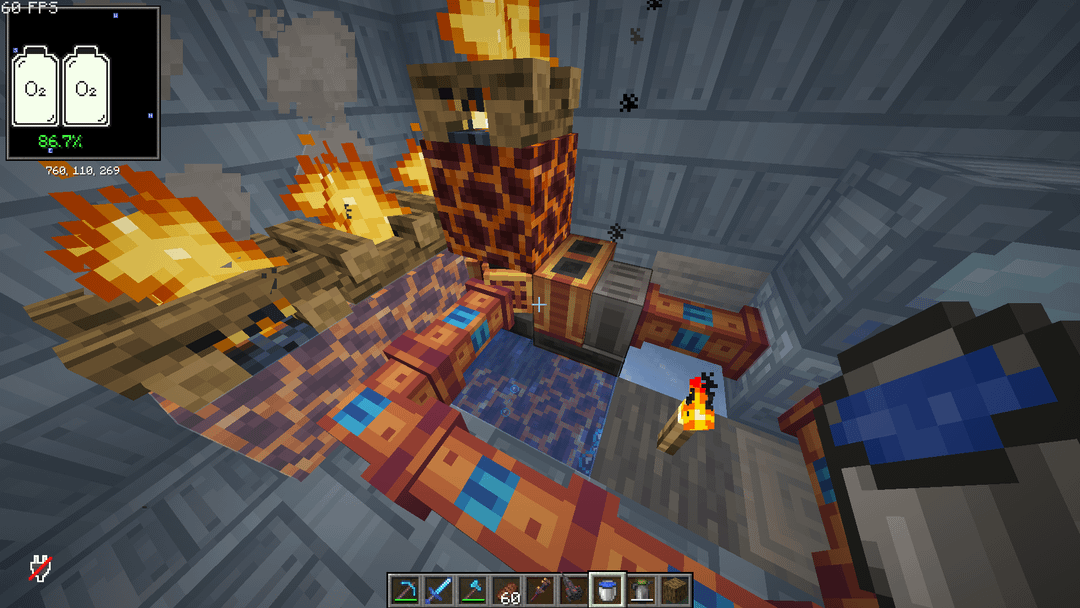Select the wooden rod tool slot
The image size is (1080, 608).
click(540, 590)
